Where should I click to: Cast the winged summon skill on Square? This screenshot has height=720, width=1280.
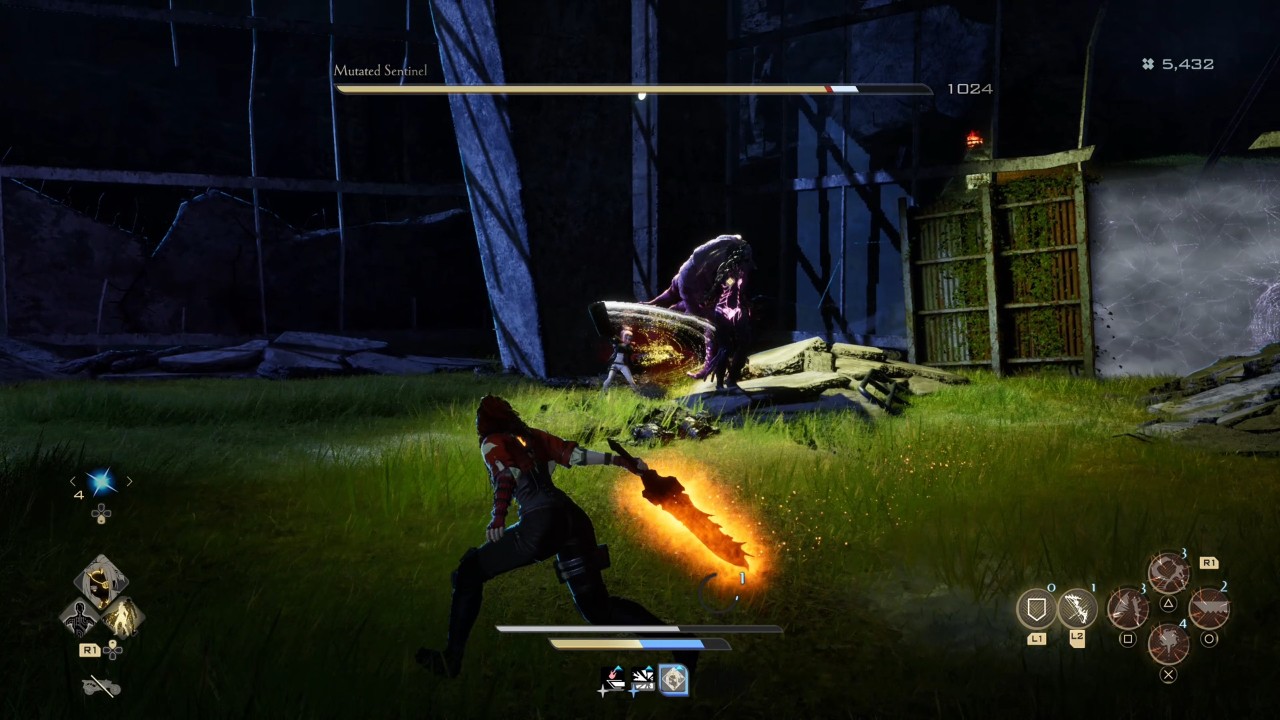coord(1130,609)
